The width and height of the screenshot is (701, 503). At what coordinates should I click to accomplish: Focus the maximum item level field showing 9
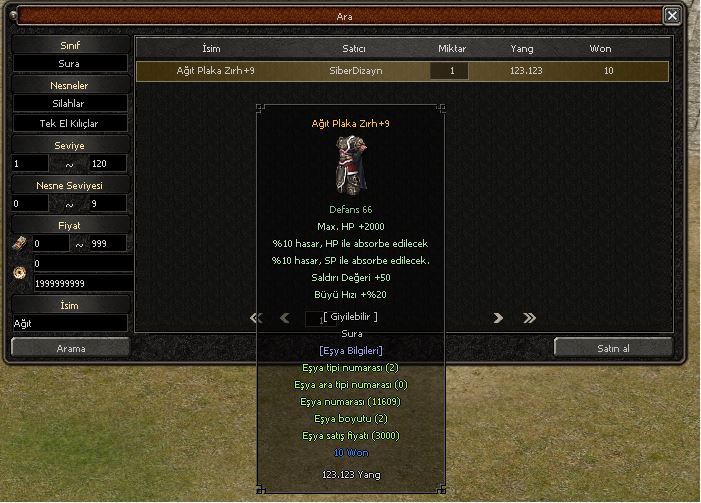click(x=107, y=203)
